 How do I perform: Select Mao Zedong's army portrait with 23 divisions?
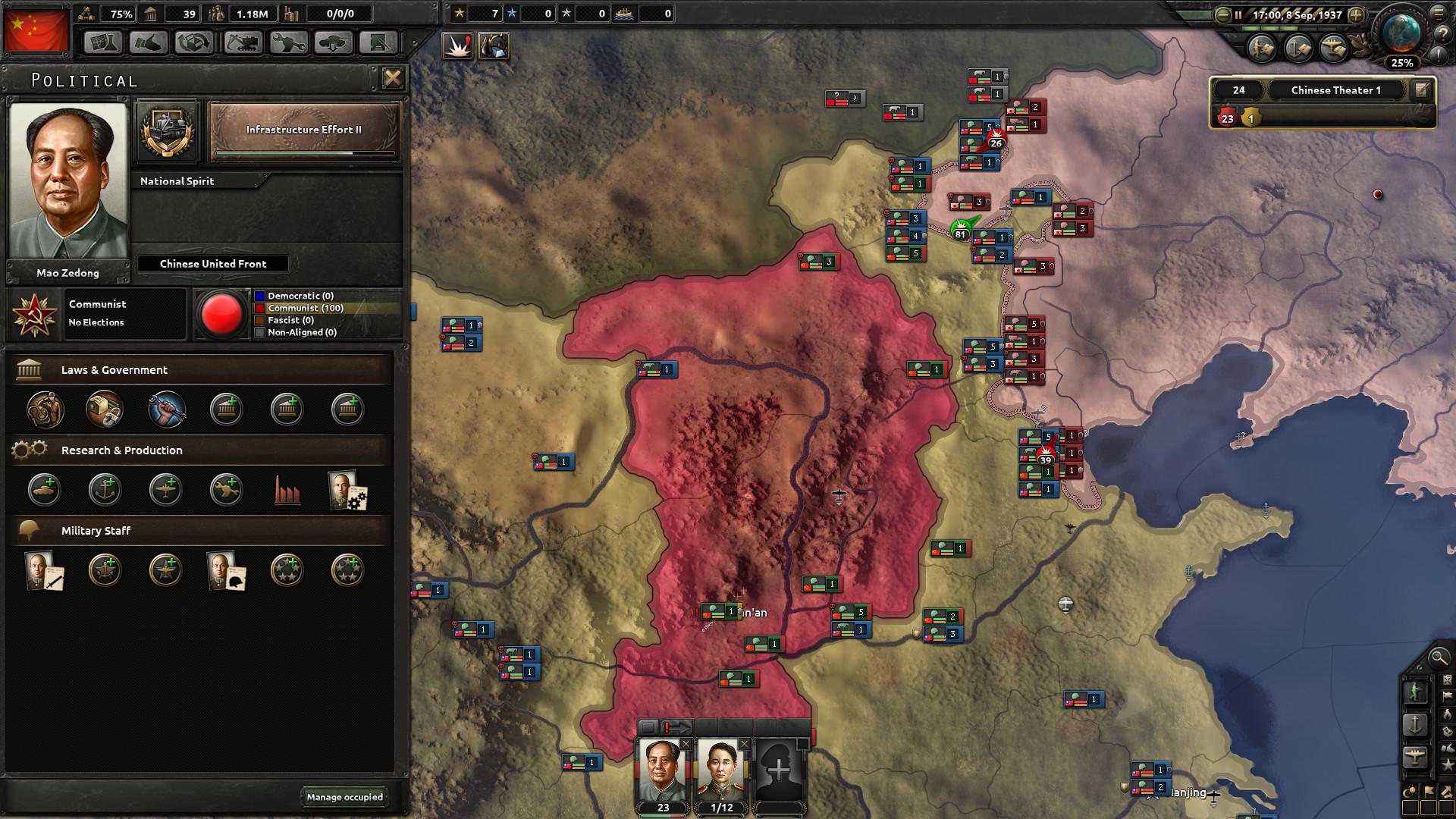pyautogui.click(x=662, y=772)
